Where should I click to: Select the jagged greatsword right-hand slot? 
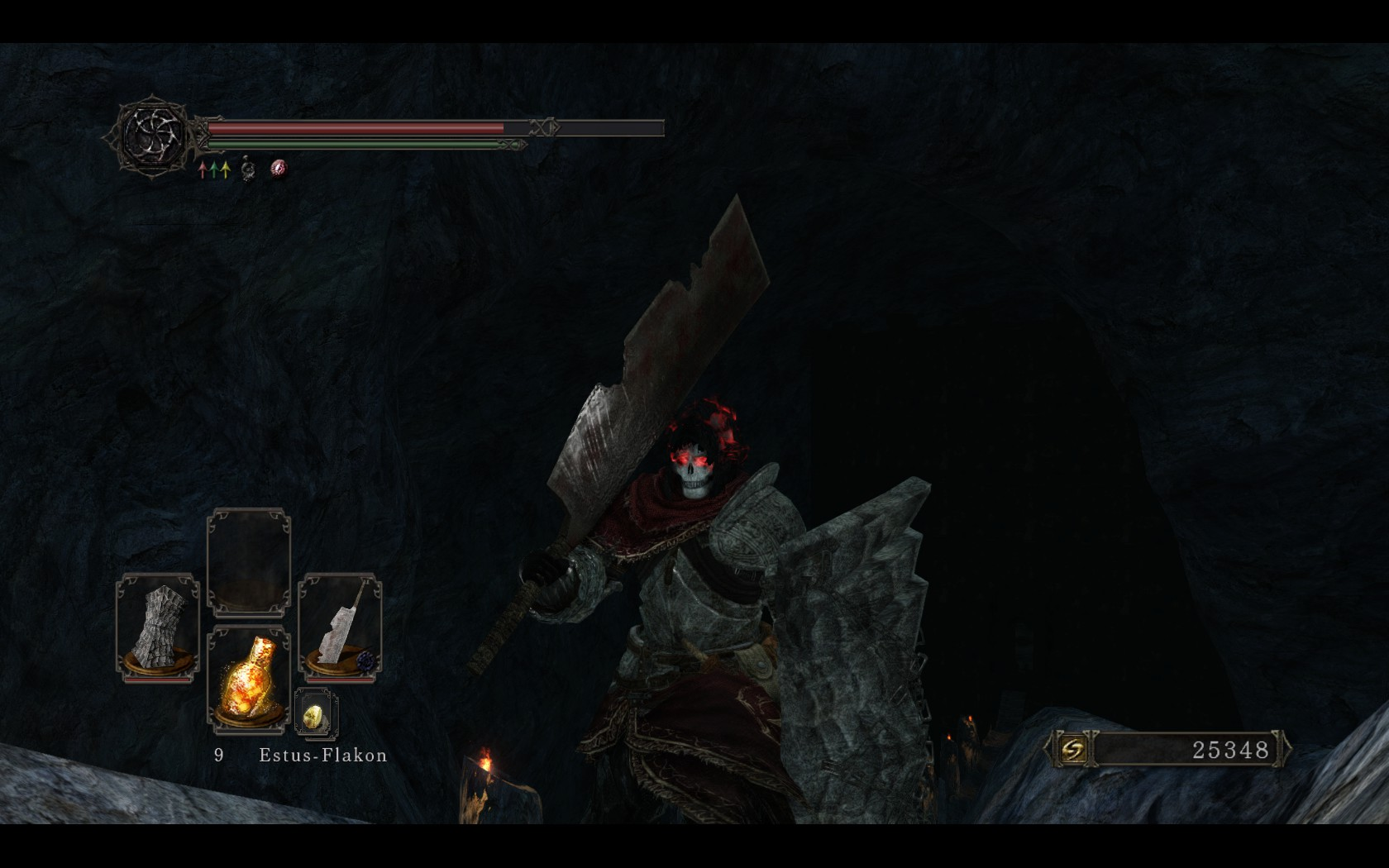click(340, 627)
